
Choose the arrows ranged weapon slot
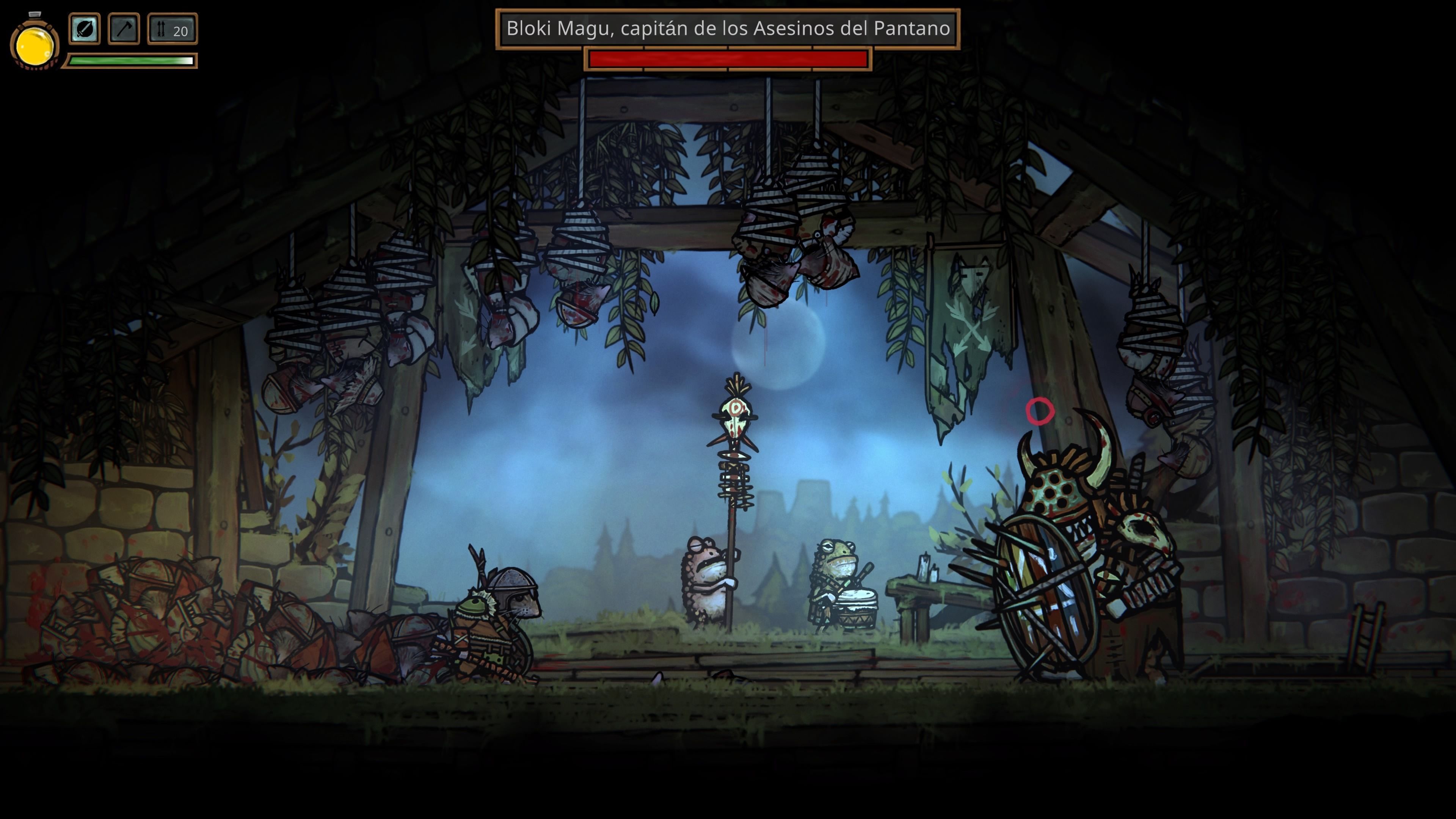point(173,29)
